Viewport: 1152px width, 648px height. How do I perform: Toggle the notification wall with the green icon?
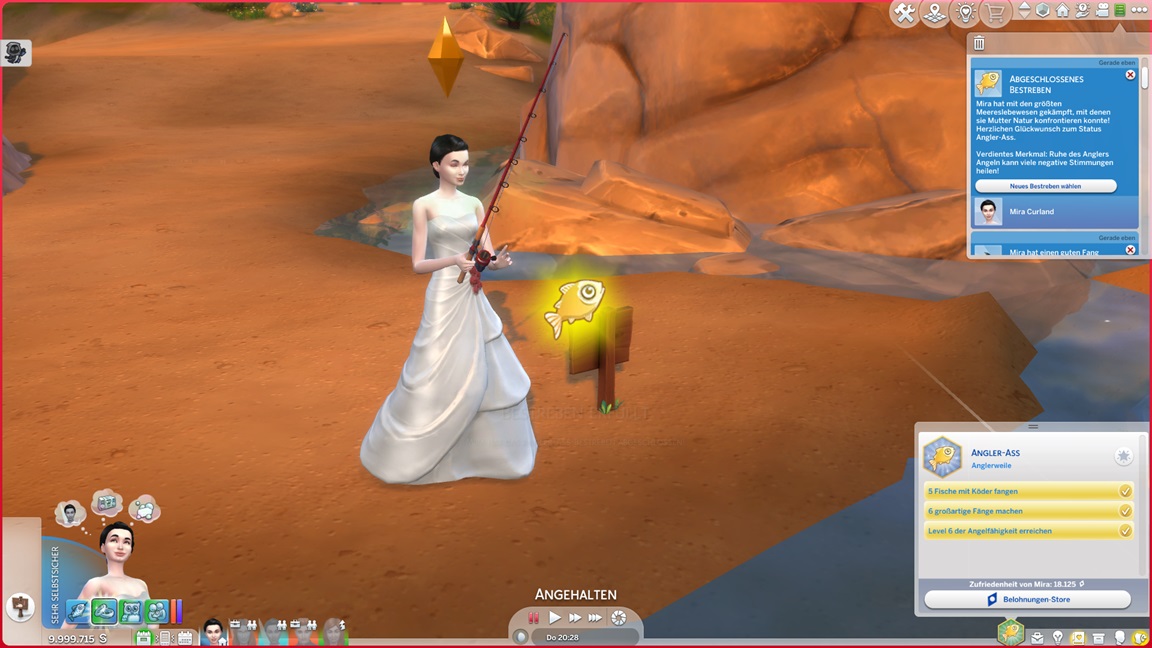(x=1120, y=10)
